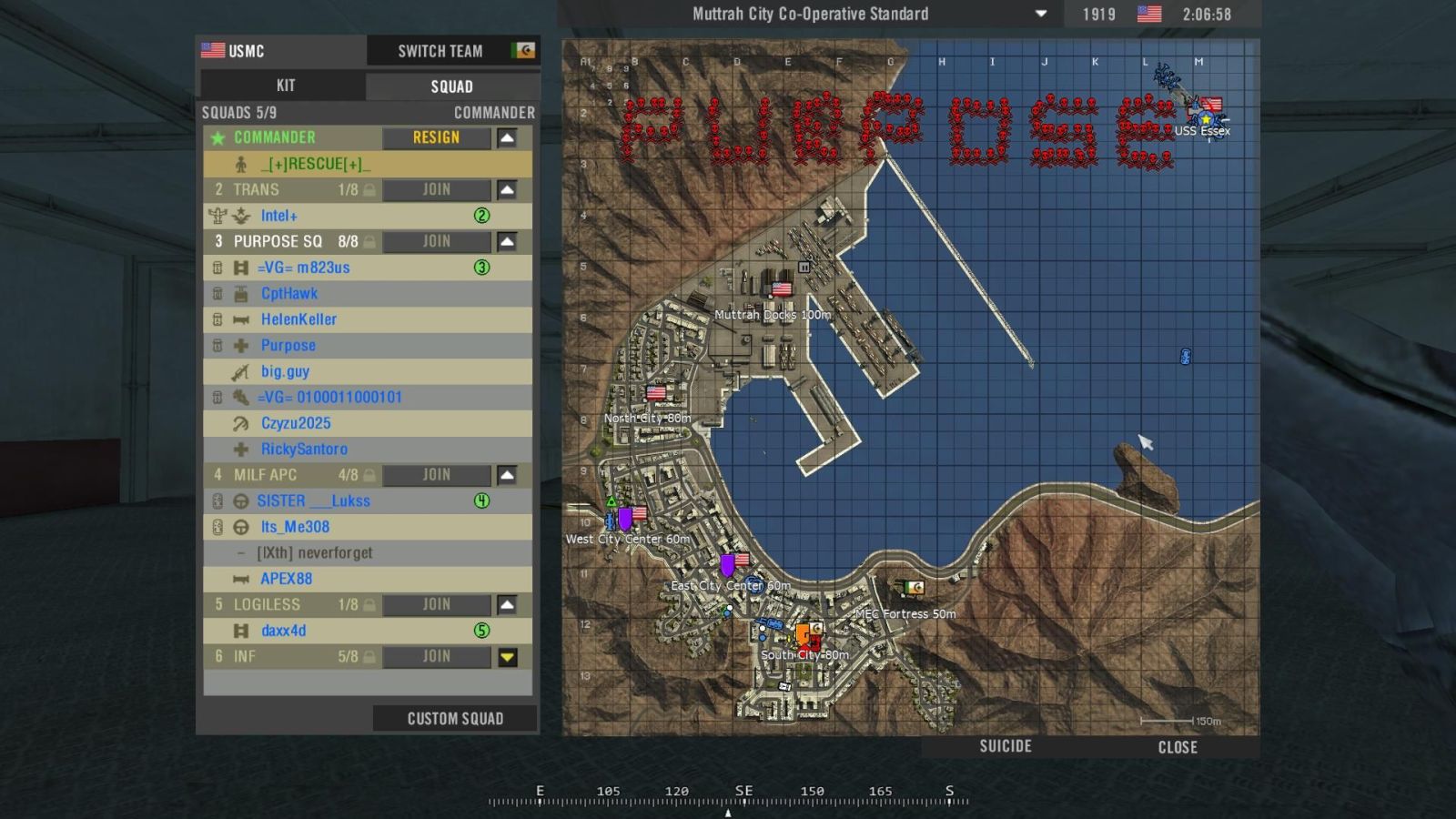Join the MILF APC squad

436,475
